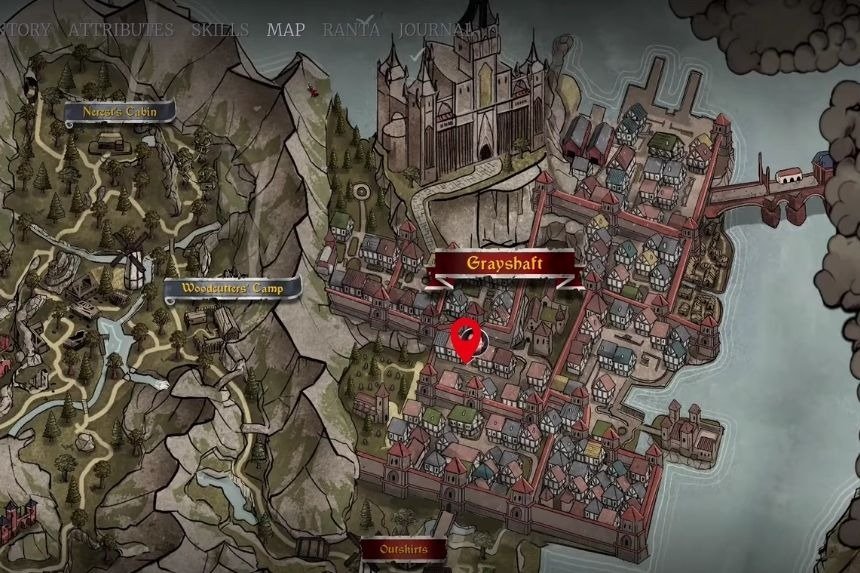Open the partially visible Inventory tab

[24, 30]
